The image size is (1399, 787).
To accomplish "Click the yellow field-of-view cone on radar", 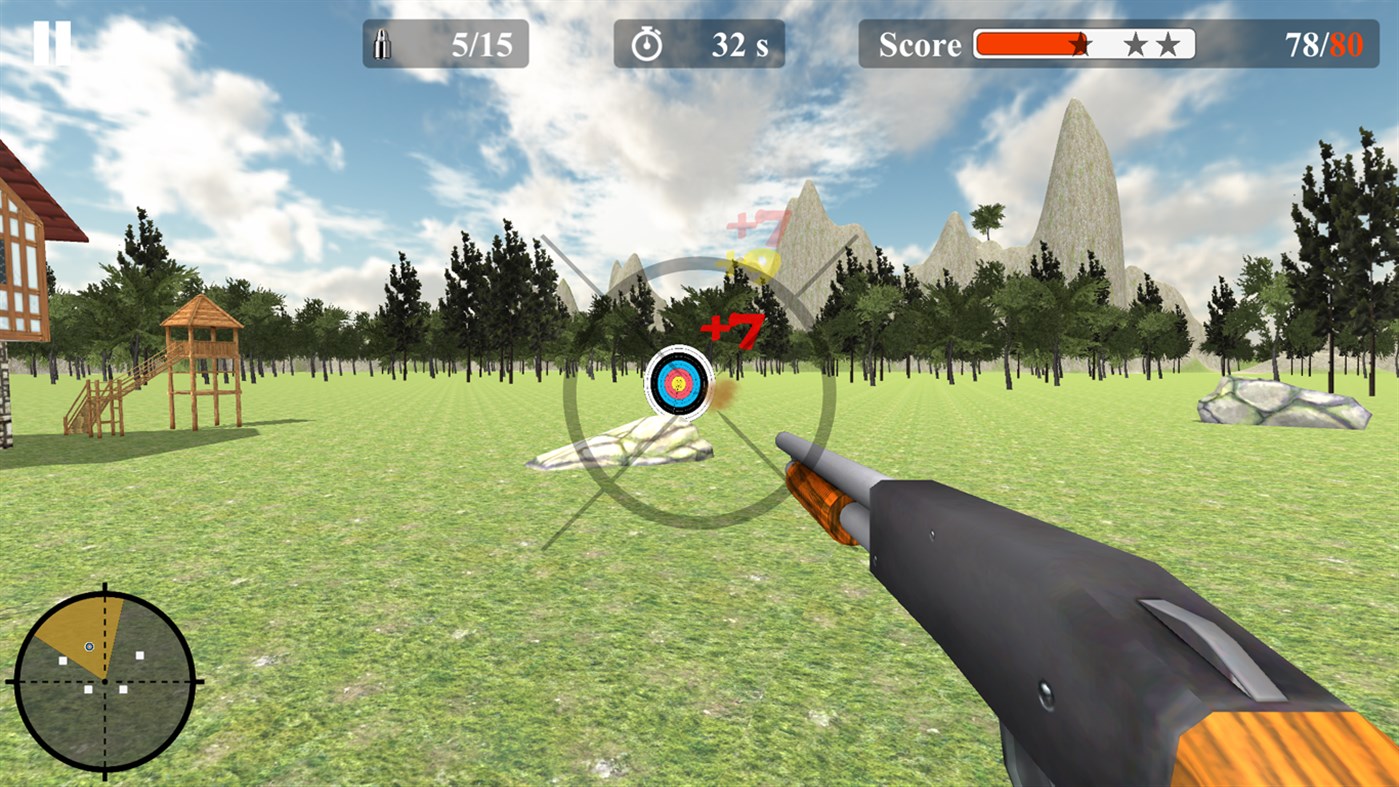I will click(x=75, y=630).
